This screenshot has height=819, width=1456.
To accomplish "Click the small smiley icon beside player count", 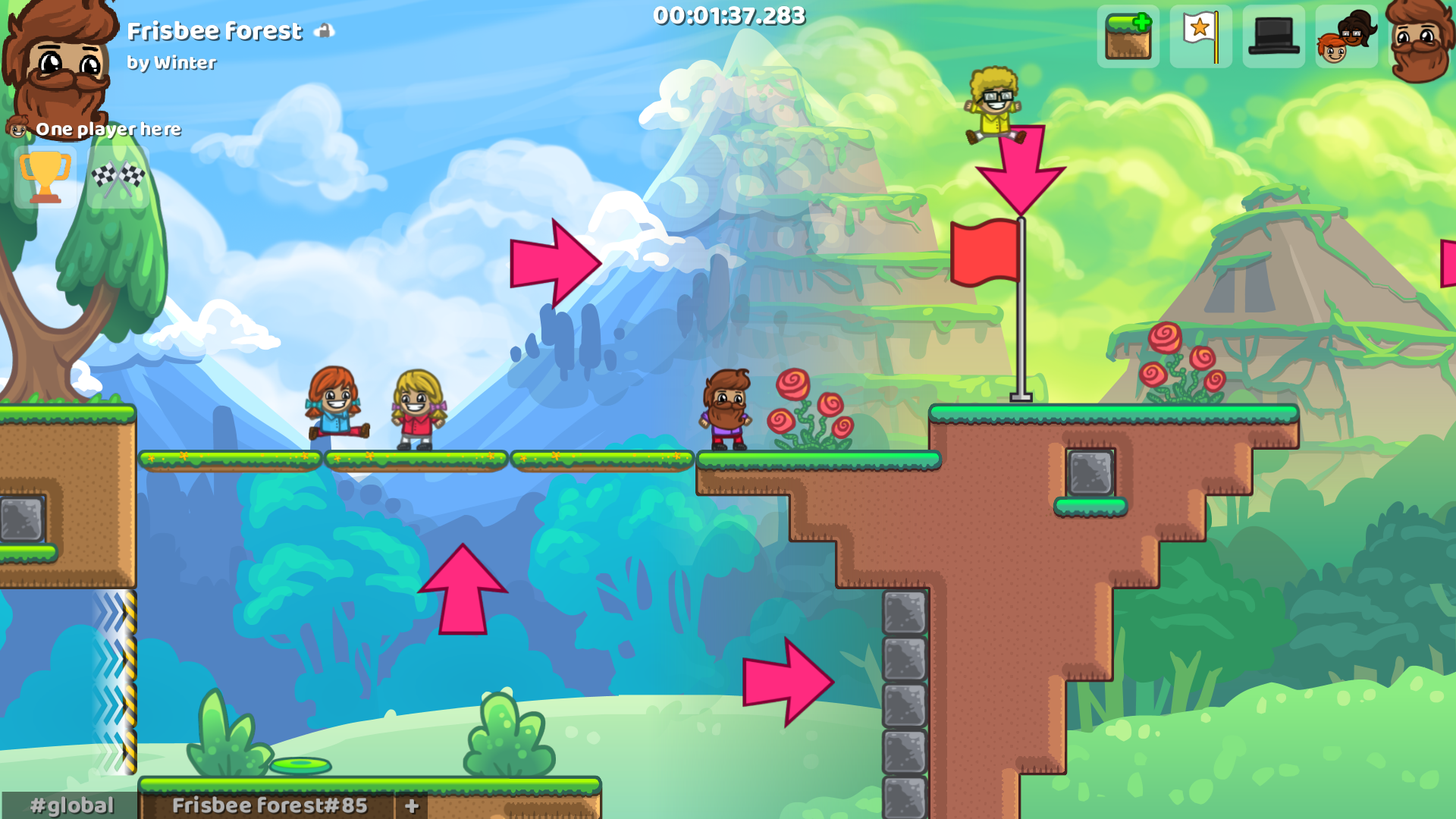I will pos(17,129).
